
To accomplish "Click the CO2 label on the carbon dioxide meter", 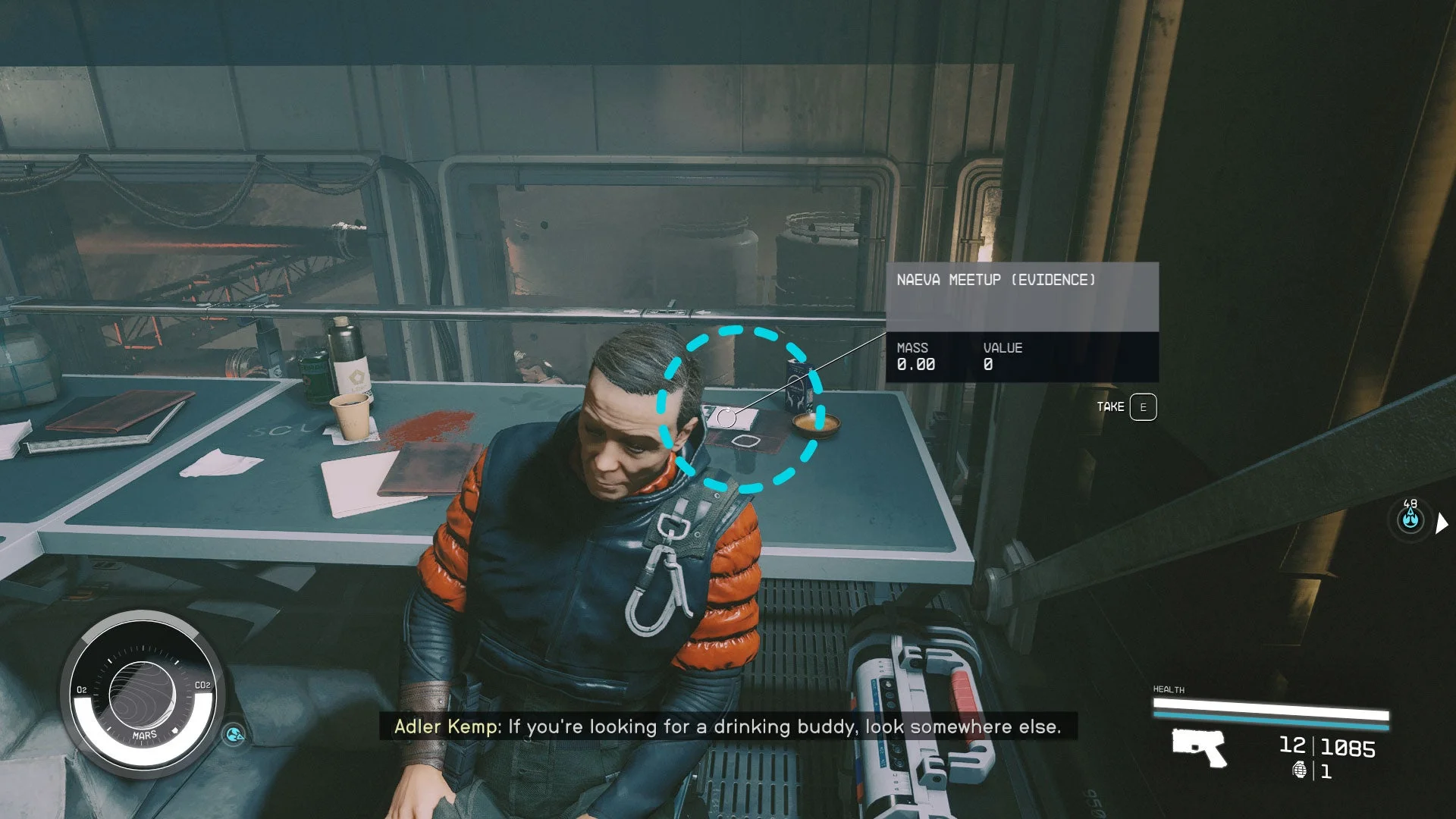I will 202,686.
